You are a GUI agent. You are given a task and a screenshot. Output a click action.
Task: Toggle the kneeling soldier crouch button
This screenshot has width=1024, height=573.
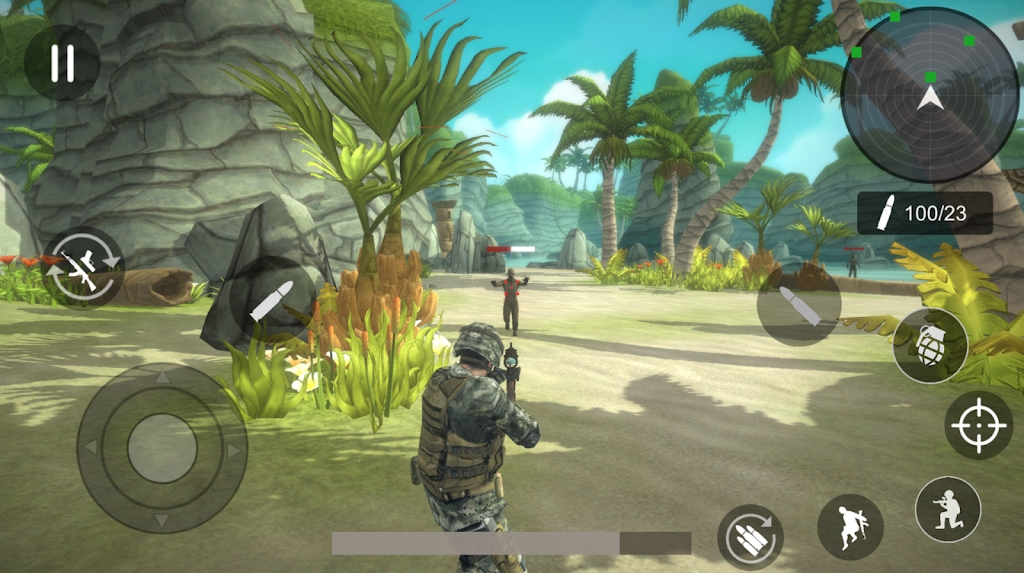click(x=947, y=509)
